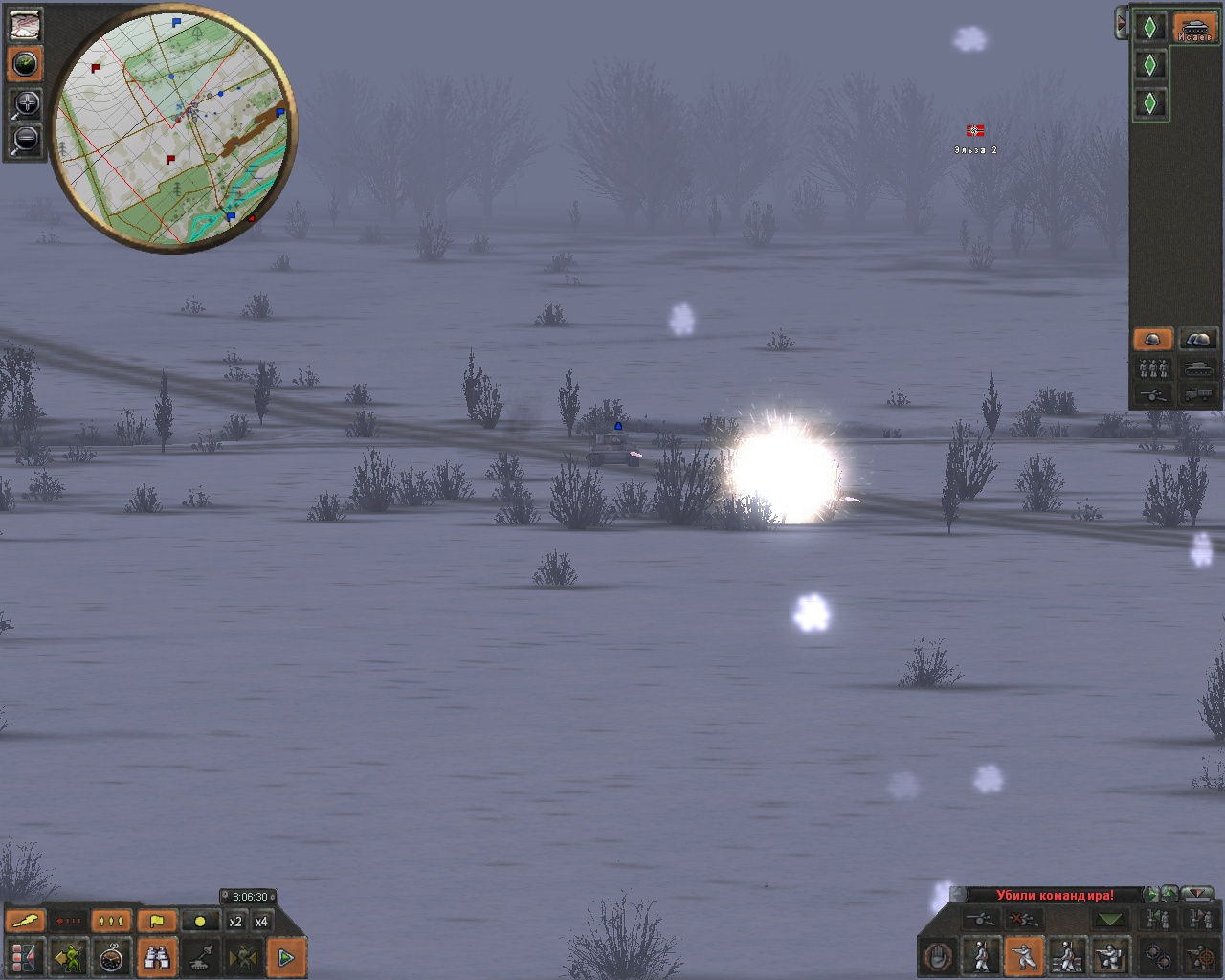Select the single helmet filter button
Viewport: 1225px width, 980px height.
tap(1152, 340)
